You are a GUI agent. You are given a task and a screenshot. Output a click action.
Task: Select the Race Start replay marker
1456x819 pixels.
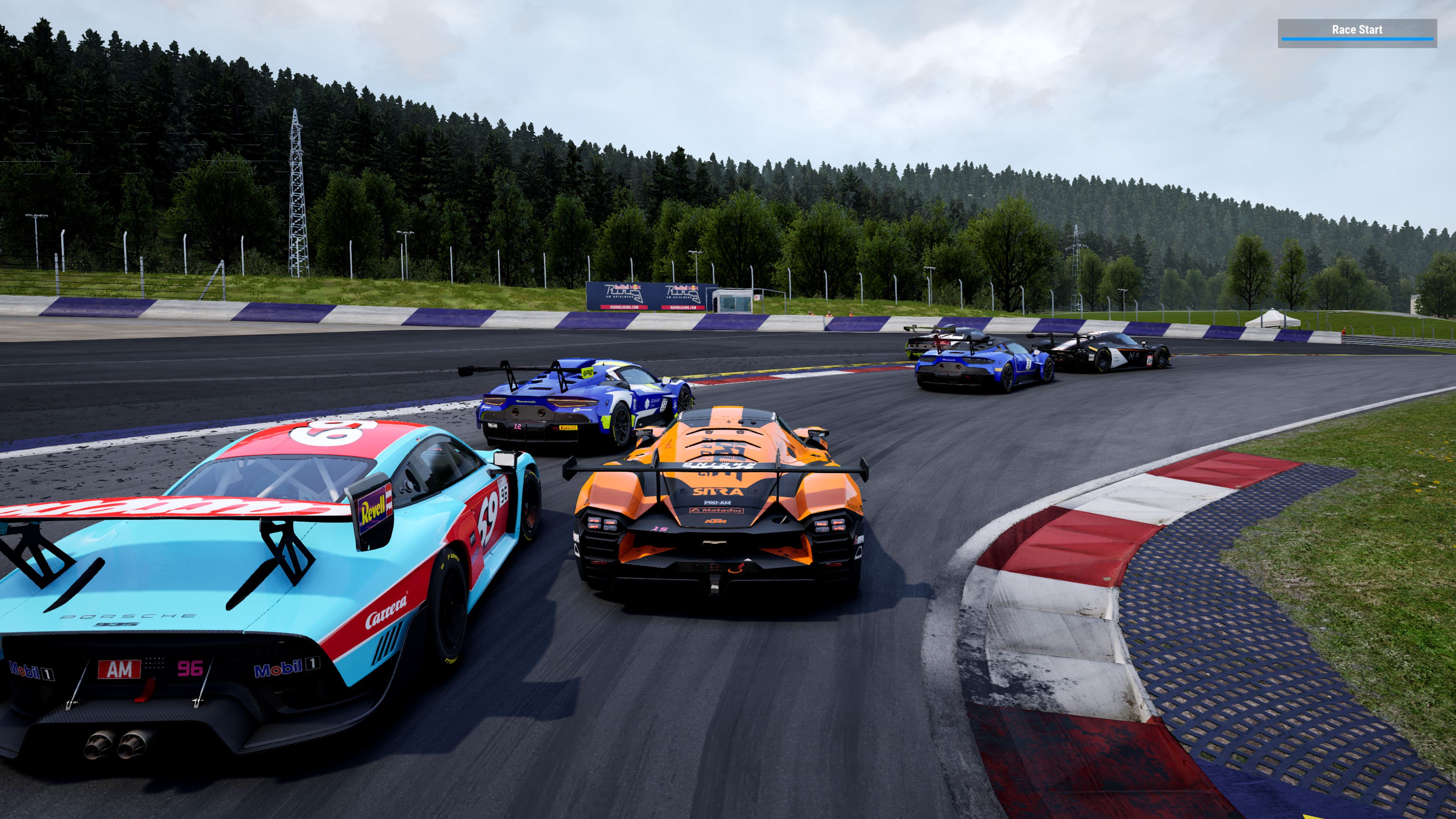point(1357,31)
